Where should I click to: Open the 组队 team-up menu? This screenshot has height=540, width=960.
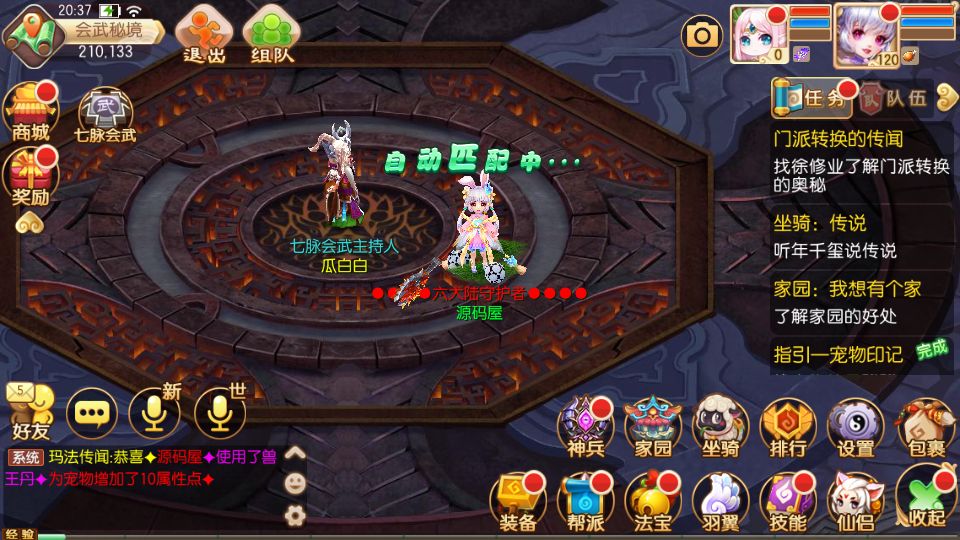click(x=272, y=36)
